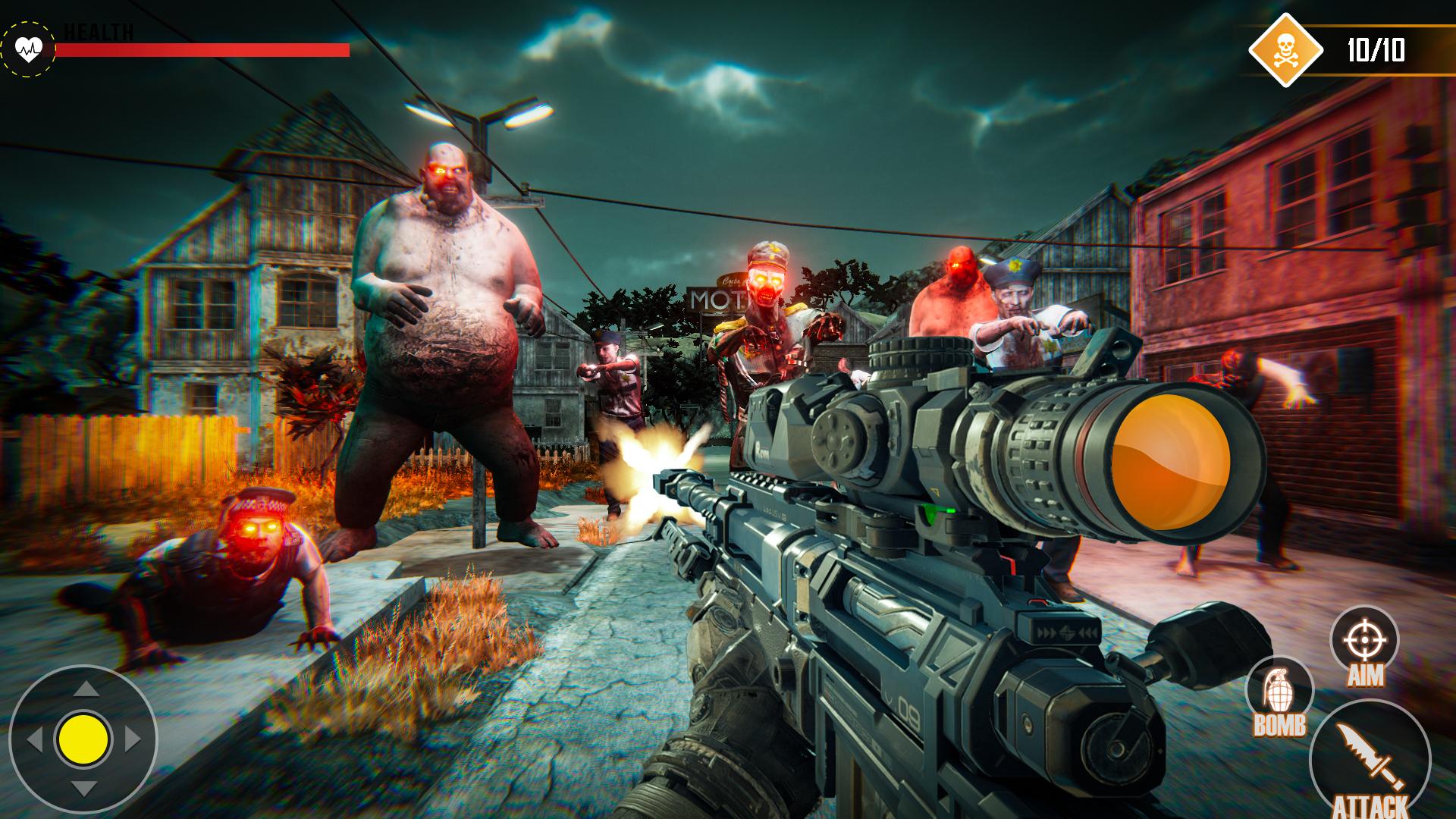Click the yellow movement joystick knob
Image resolution: width=1456 pixels, height=819 pixels.
[x=83, y=738]
